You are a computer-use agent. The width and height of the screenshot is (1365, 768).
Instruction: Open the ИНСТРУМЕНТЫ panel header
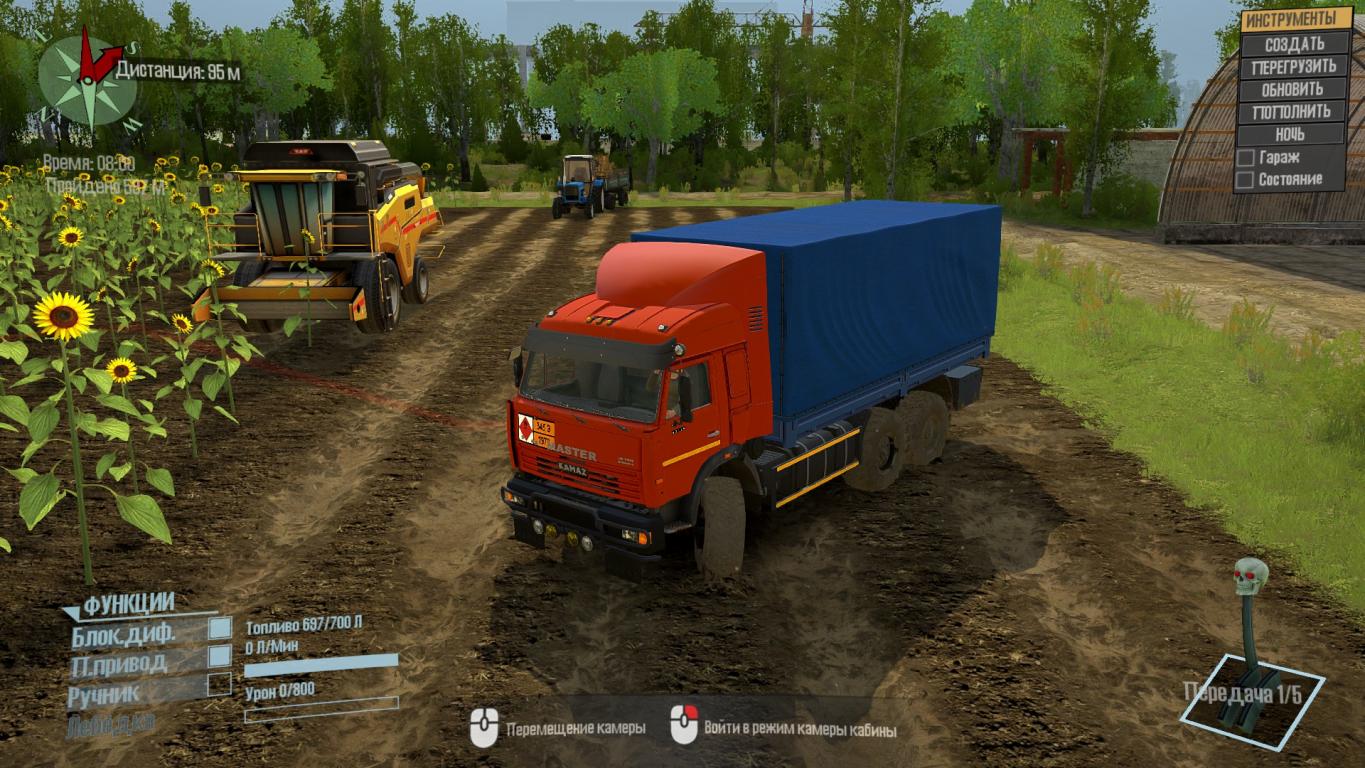pyautogui.click(x=1296, y=19)
